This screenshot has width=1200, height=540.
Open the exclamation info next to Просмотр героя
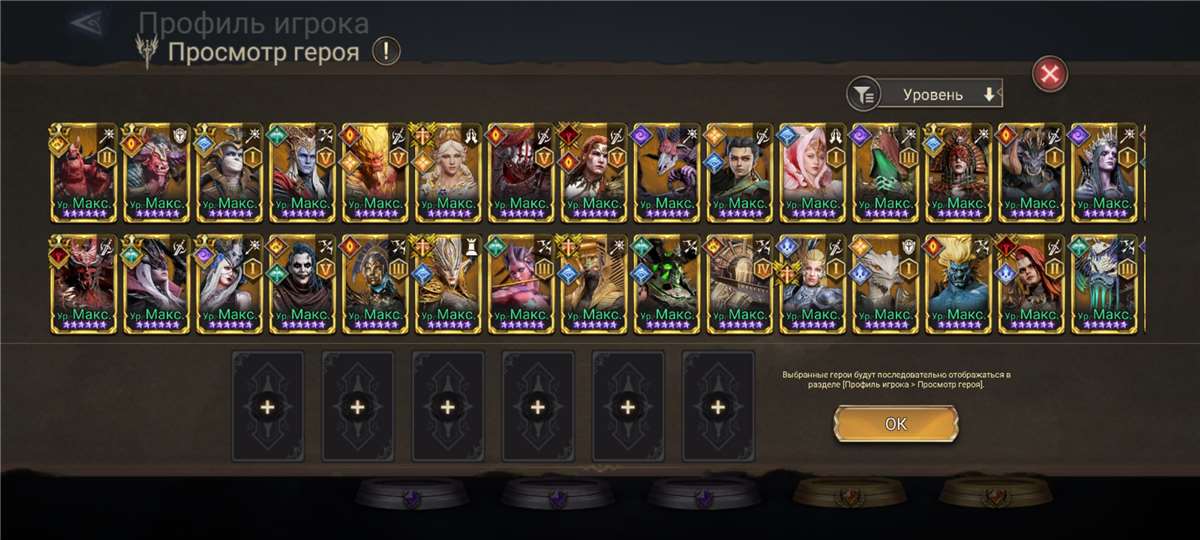pos(386,52)
